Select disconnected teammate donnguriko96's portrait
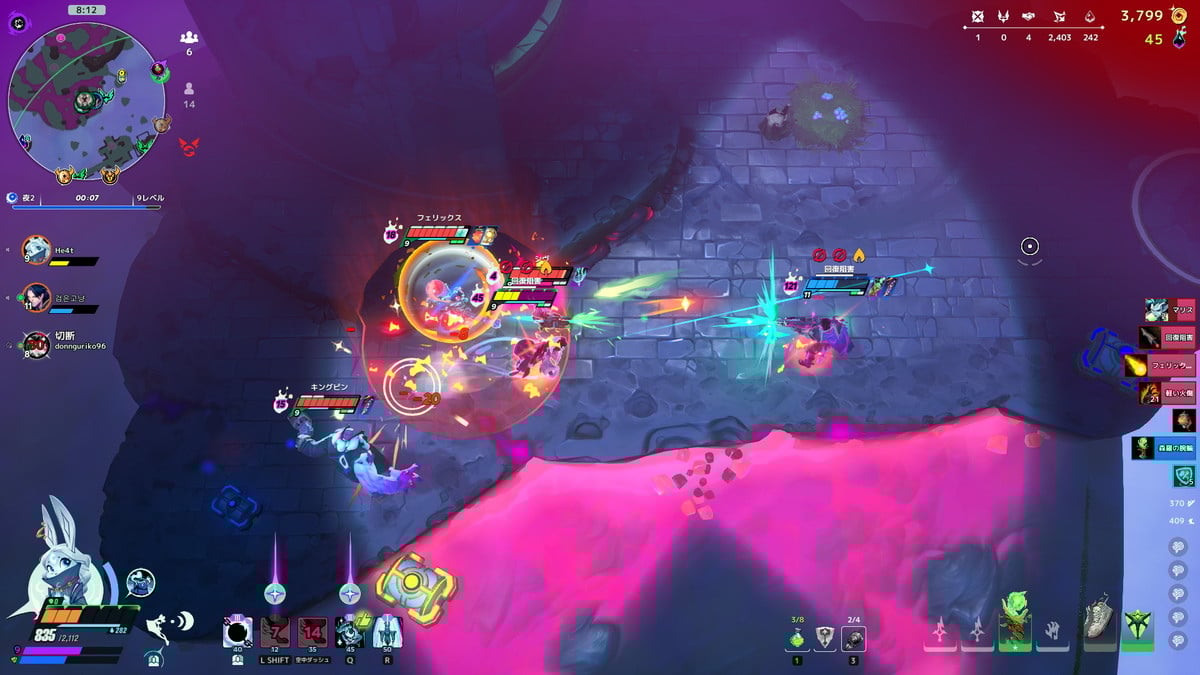This screenshot has width=1200, height=675. (x=37, y=345)
